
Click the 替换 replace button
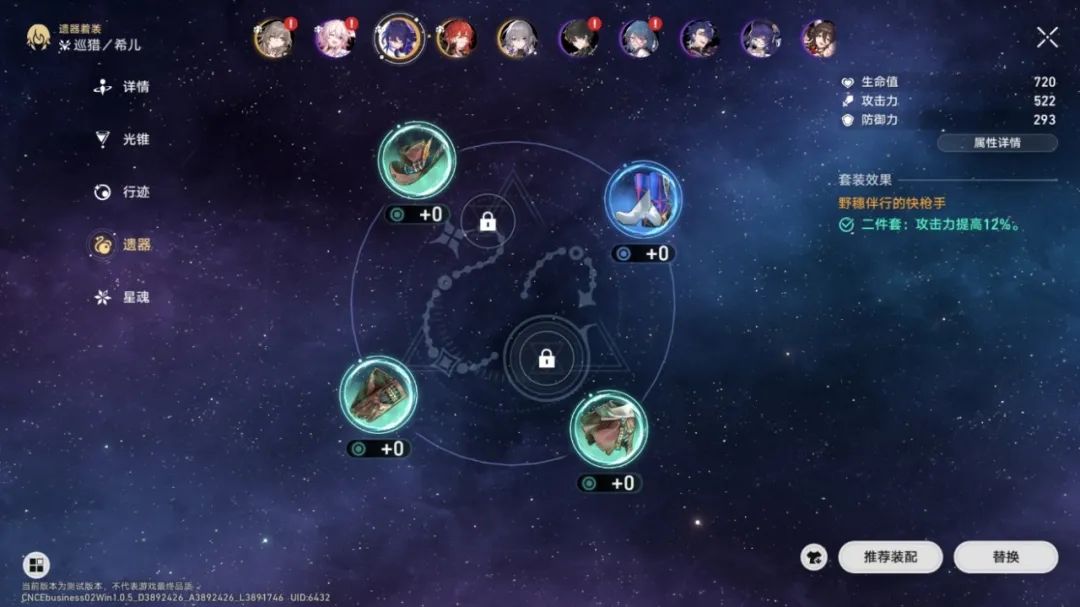point(1005,557)
